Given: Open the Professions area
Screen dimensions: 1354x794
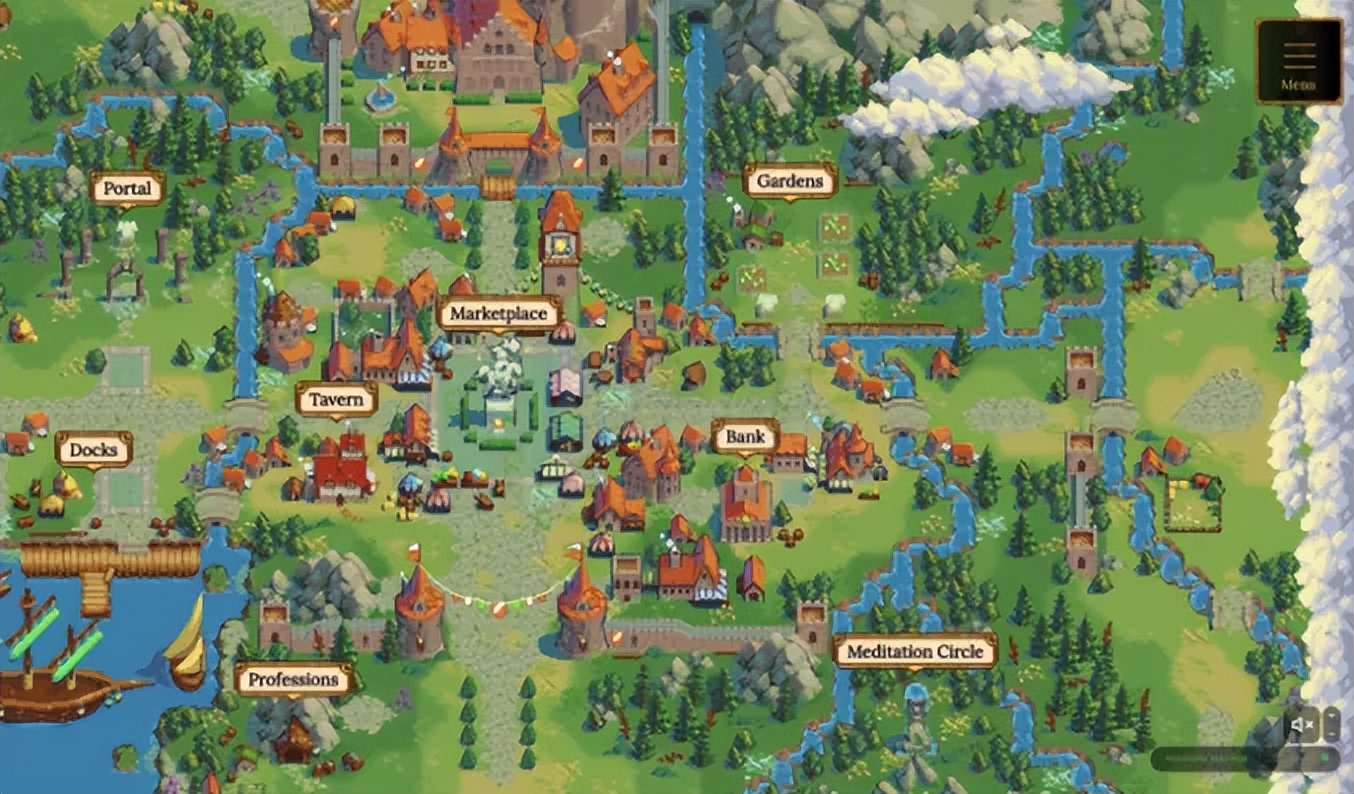Looking at the screenshot, I should pyautogui.click(x=293, y=680).
